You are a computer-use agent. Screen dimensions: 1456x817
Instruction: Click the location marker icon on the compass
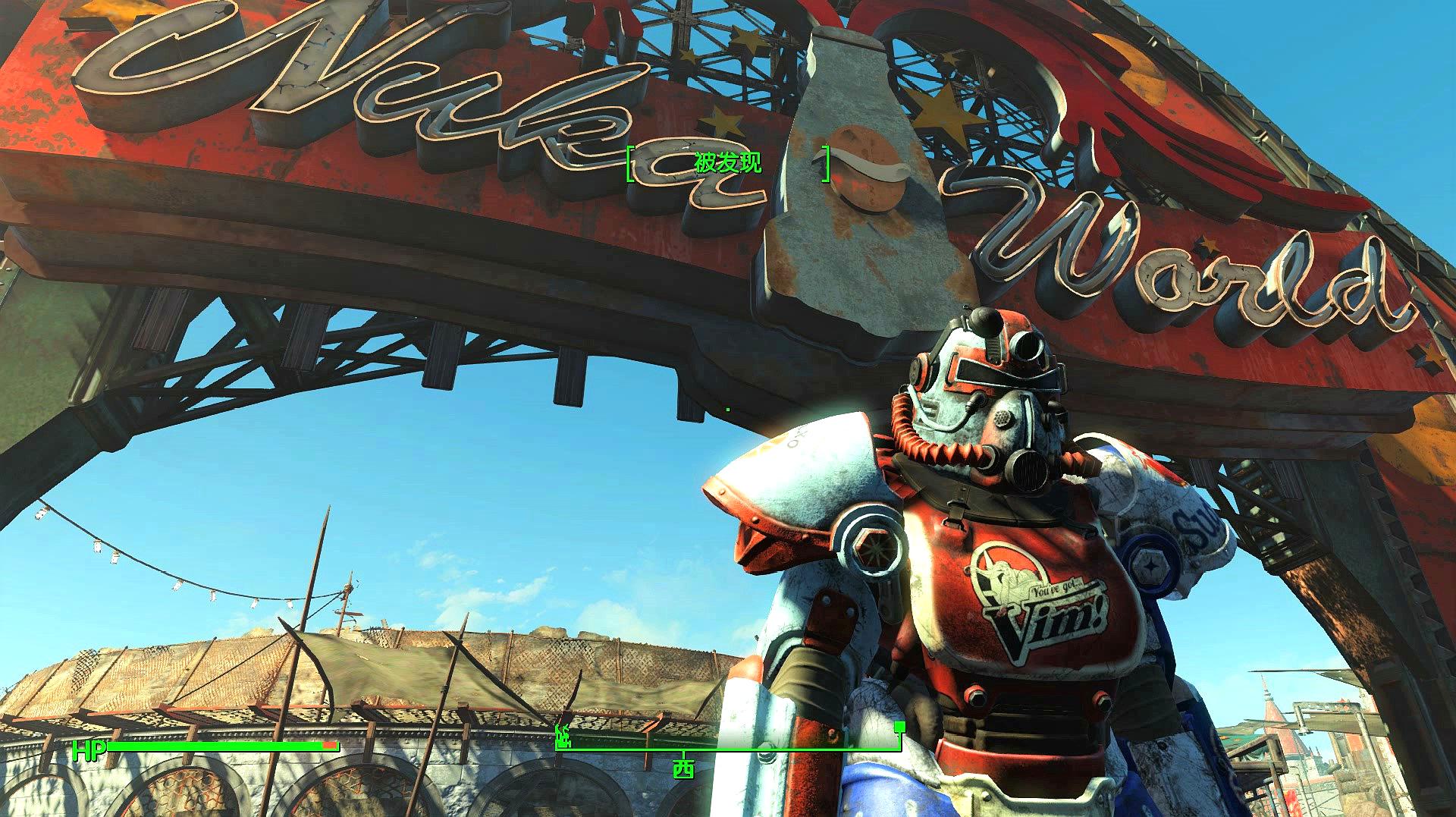pyautogui.click(x=563, y=735)
